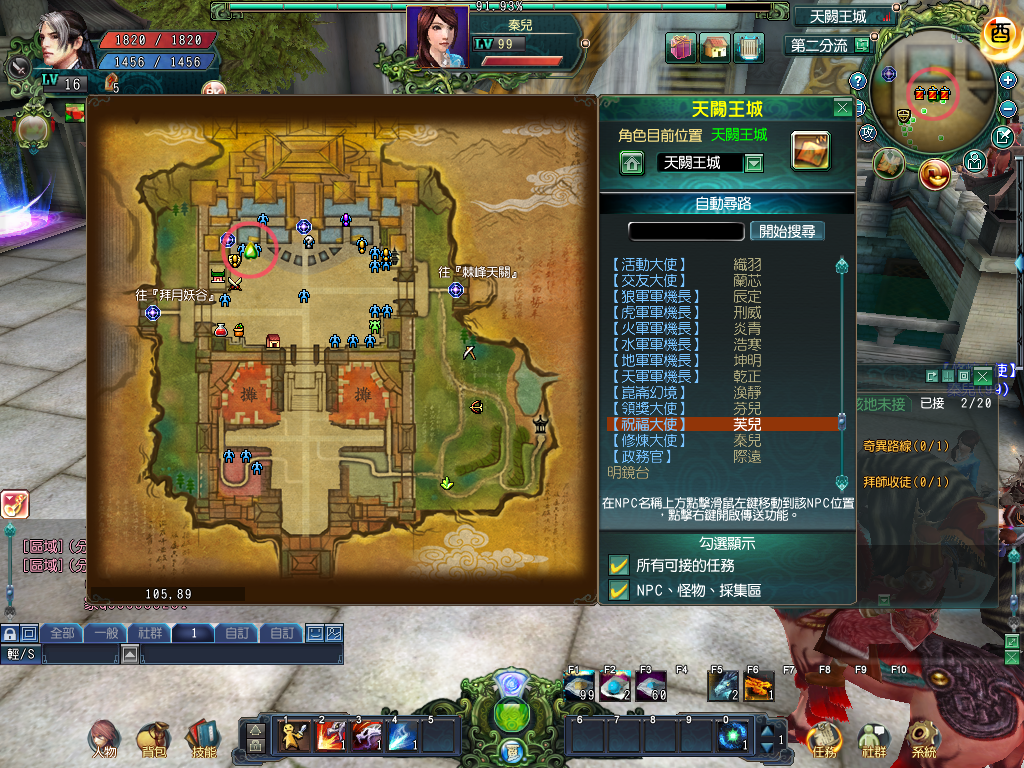Open the 任務 quest menu
This screenshot has width=1024, height=768.
click(825, 740)
